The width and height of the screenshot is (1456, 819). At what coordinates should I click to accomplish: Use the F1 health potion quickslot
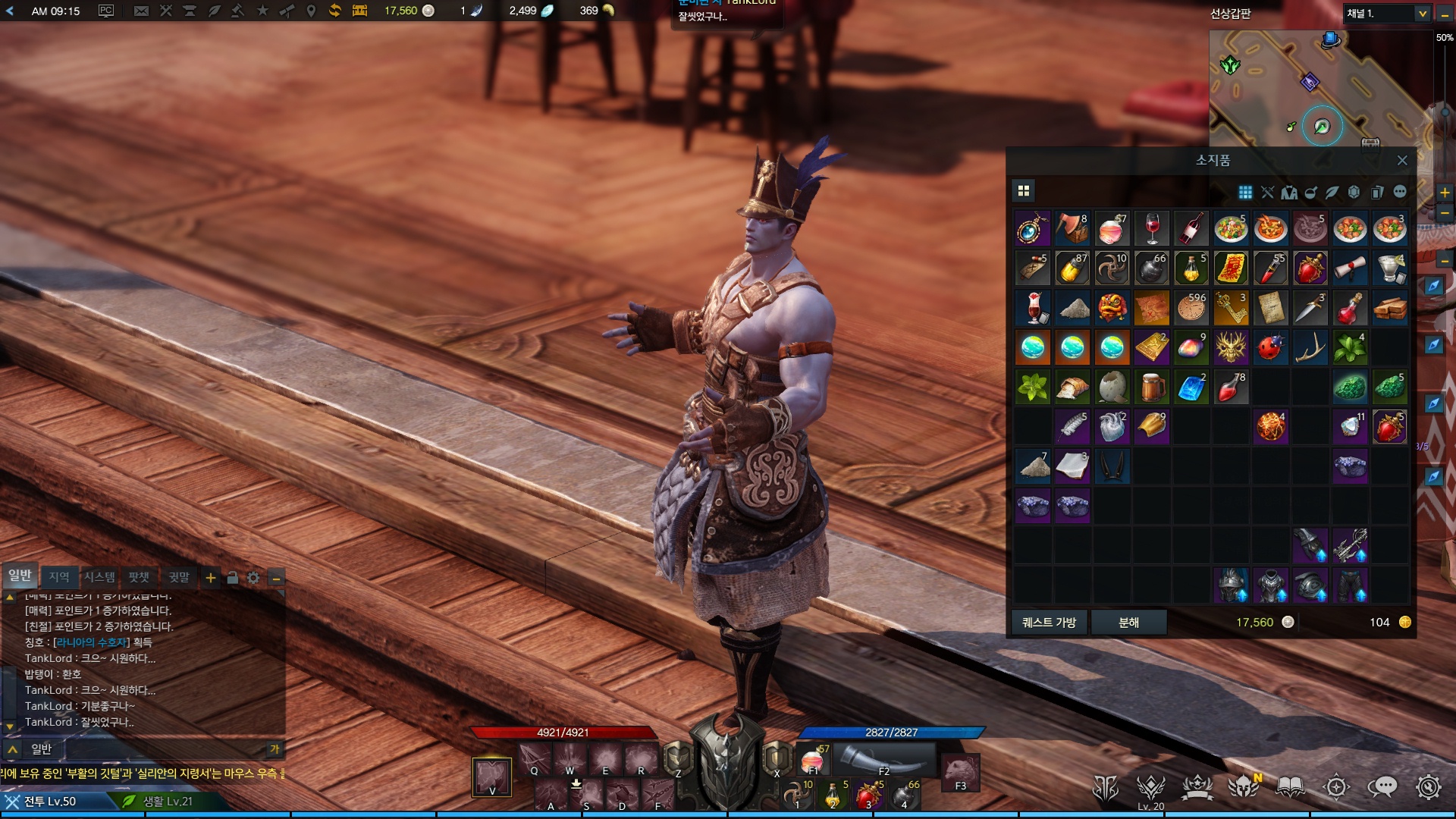813,760
